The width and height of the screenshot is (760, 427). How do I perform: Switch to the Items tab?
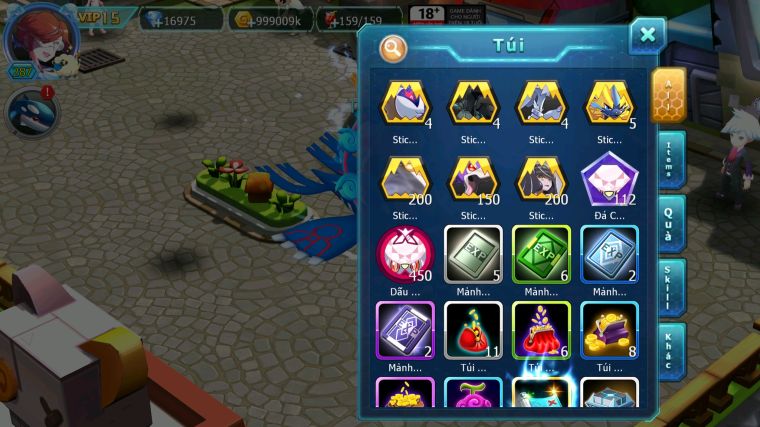tap(669, 159)
